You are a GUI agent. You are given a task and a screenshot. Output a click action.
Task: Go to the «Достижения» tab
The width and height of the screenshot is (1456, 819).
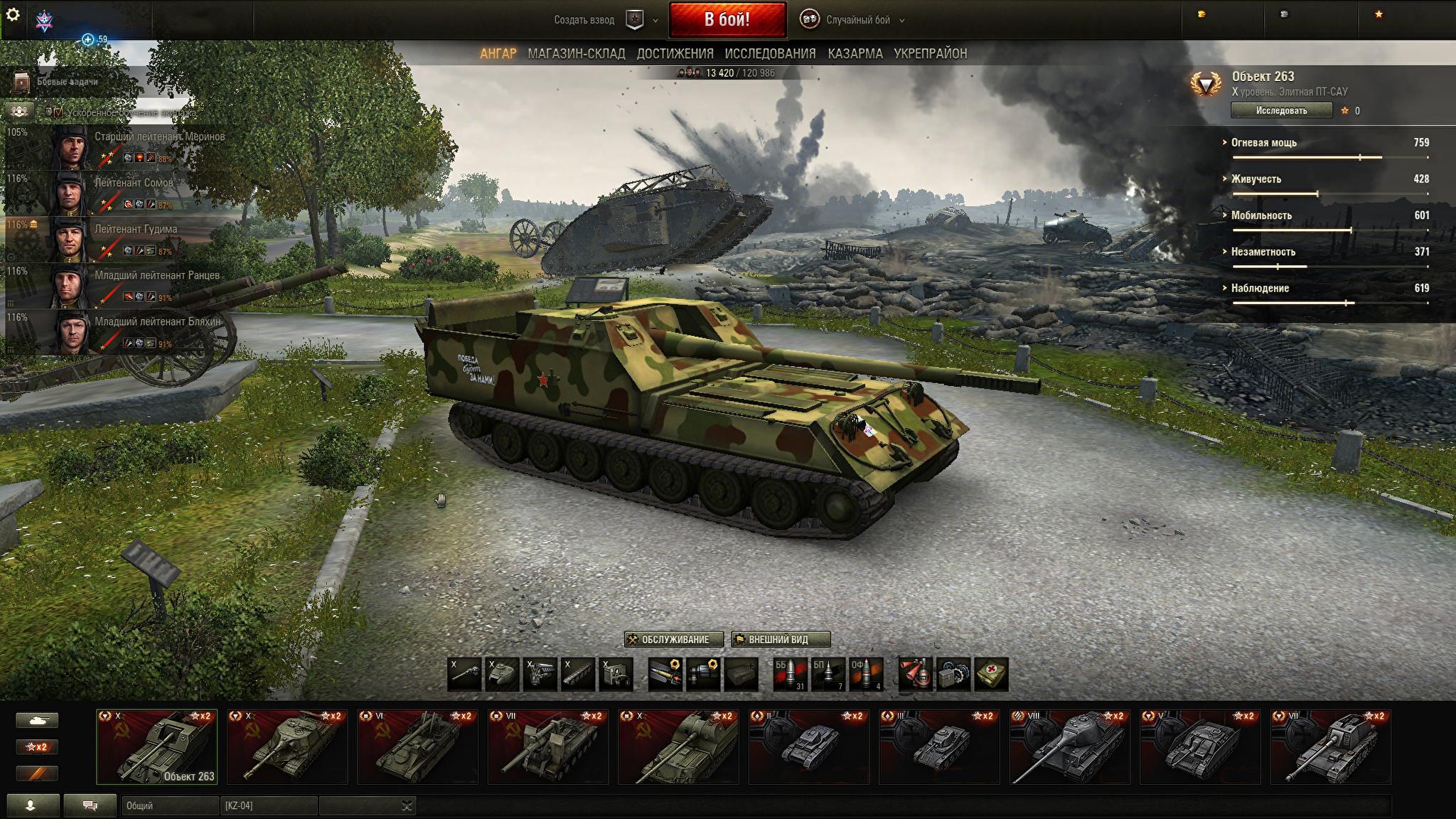point(675,53)
